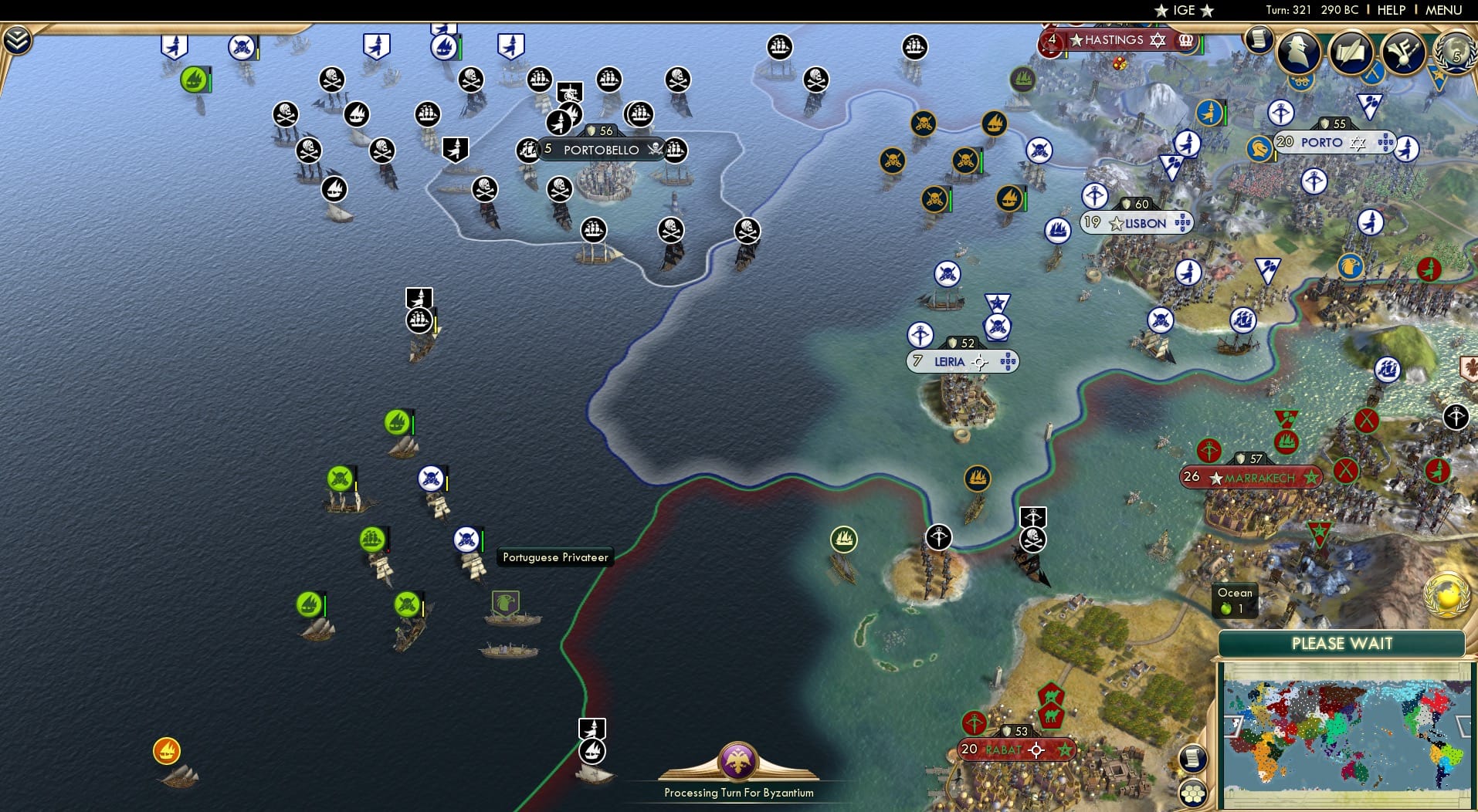This screenshot has height=812, width=1478.
Task: Select the Portuguese Privateer unit flag
Action: pyautogui.click(x=465, y=540)
